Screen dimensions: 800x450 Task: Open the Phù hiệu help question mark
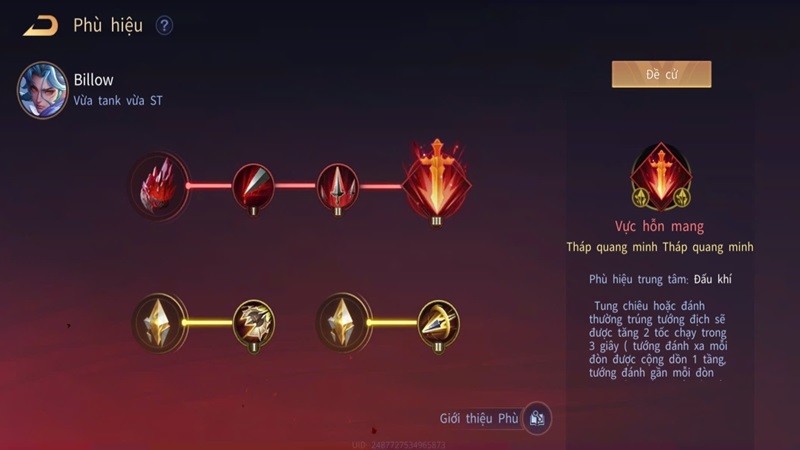click(164, 26)
